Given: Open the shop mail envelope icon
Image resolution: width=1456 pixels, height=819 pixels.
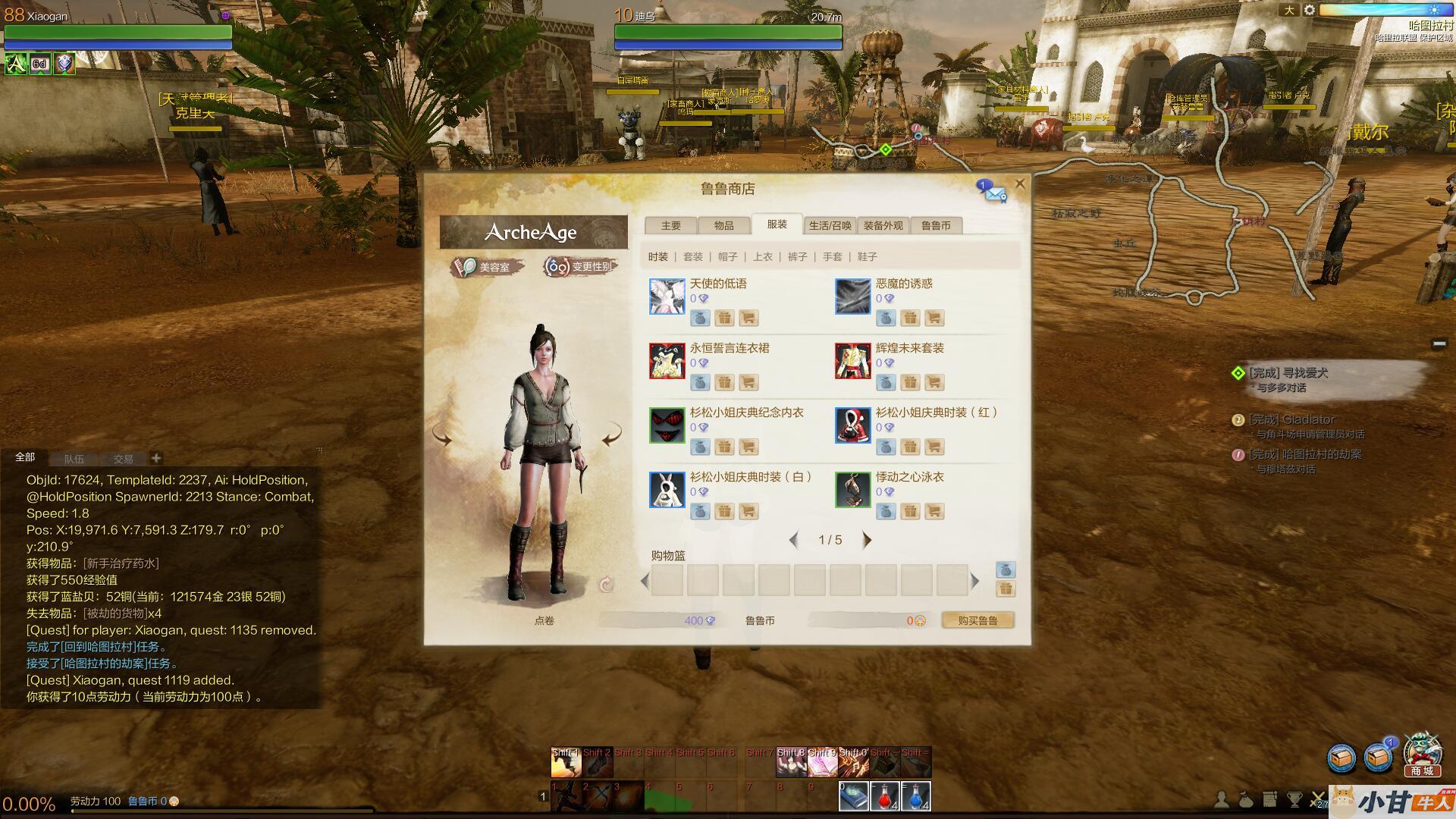Looking at the screenshot, I should point(993,192).
